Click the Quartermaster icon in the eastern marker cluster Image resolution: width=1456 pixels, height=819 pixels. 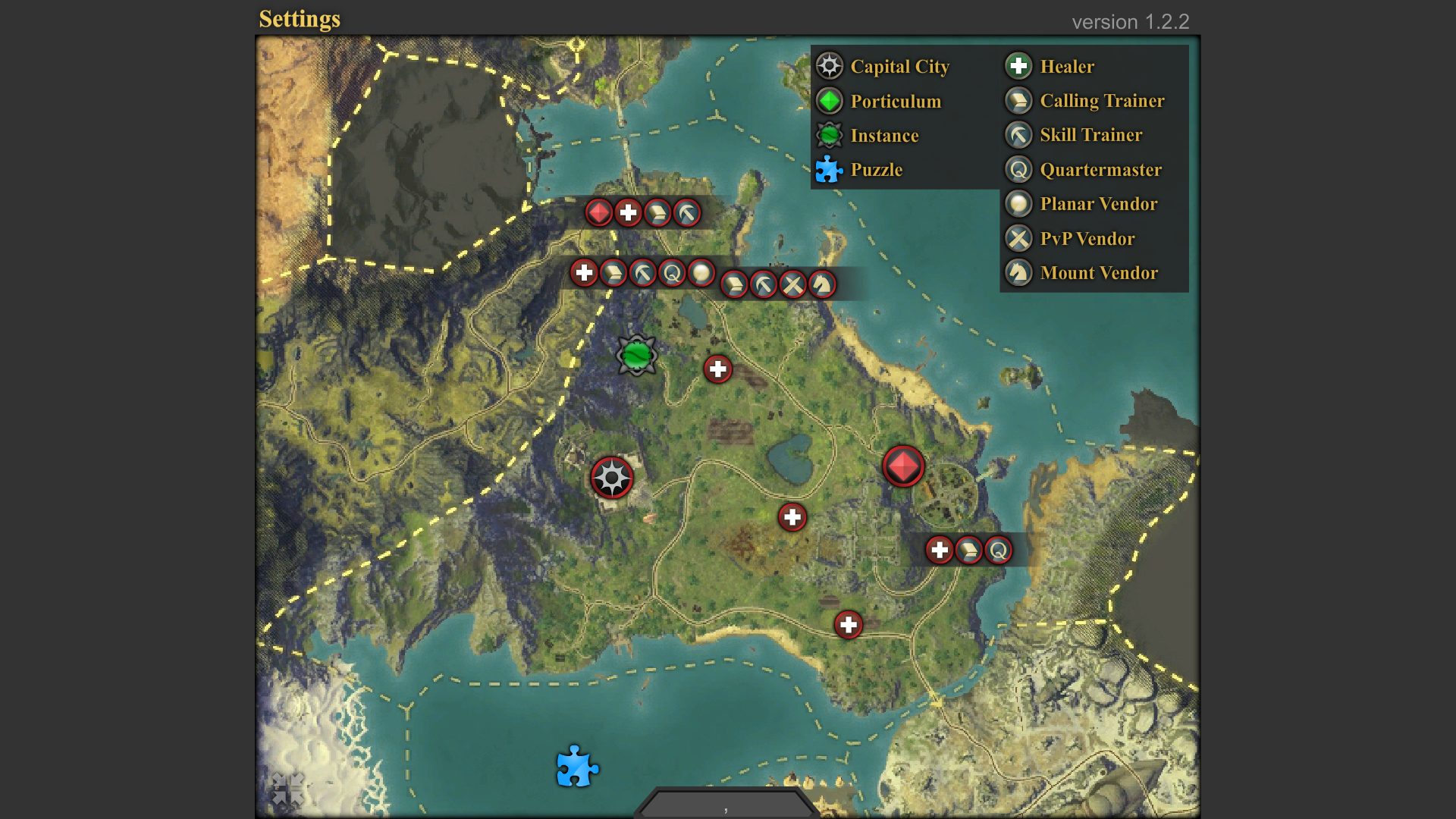(999, 551)
